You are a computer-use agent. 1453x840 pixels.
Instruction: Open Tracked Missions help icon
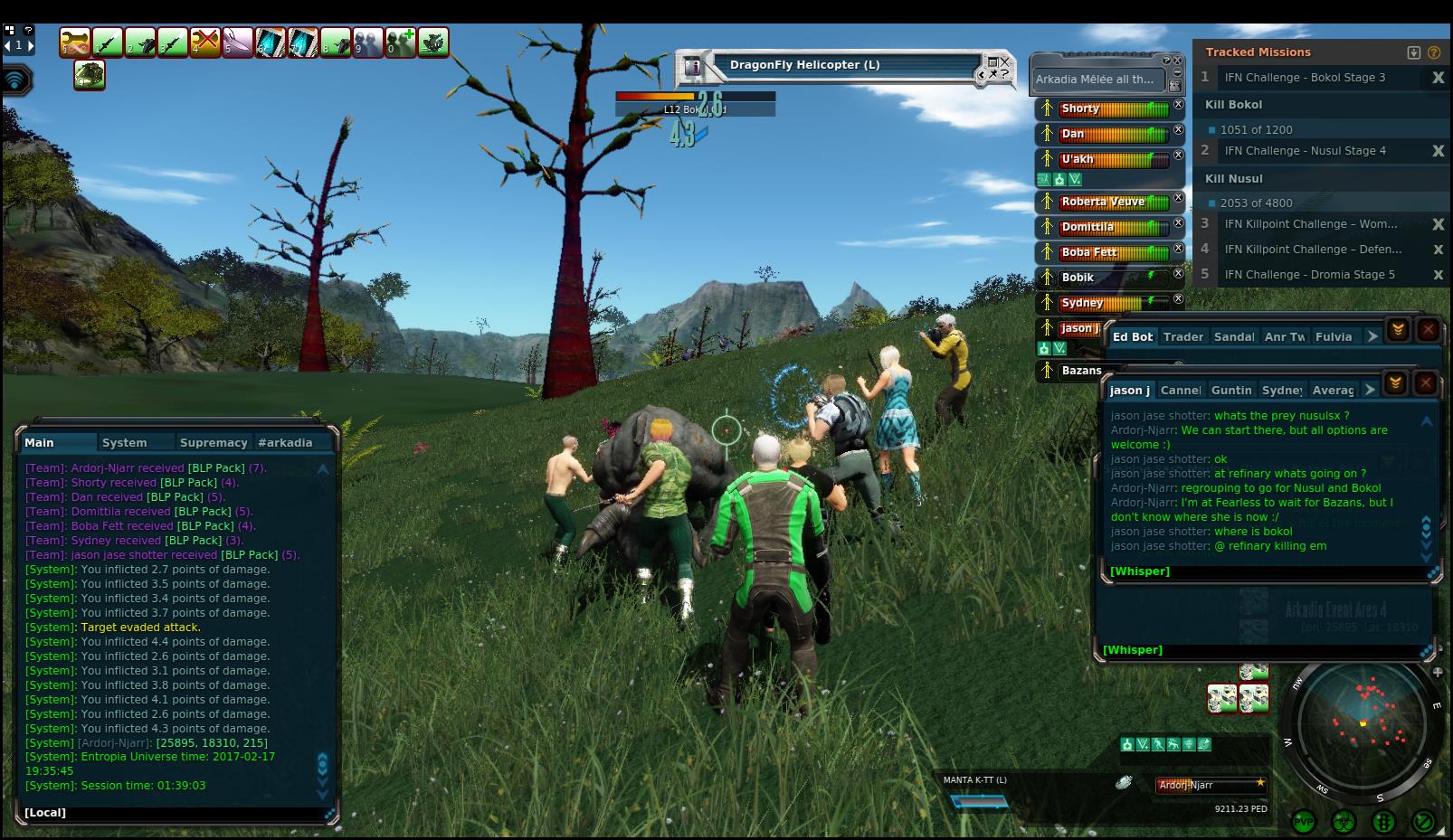coord(1434,52)
